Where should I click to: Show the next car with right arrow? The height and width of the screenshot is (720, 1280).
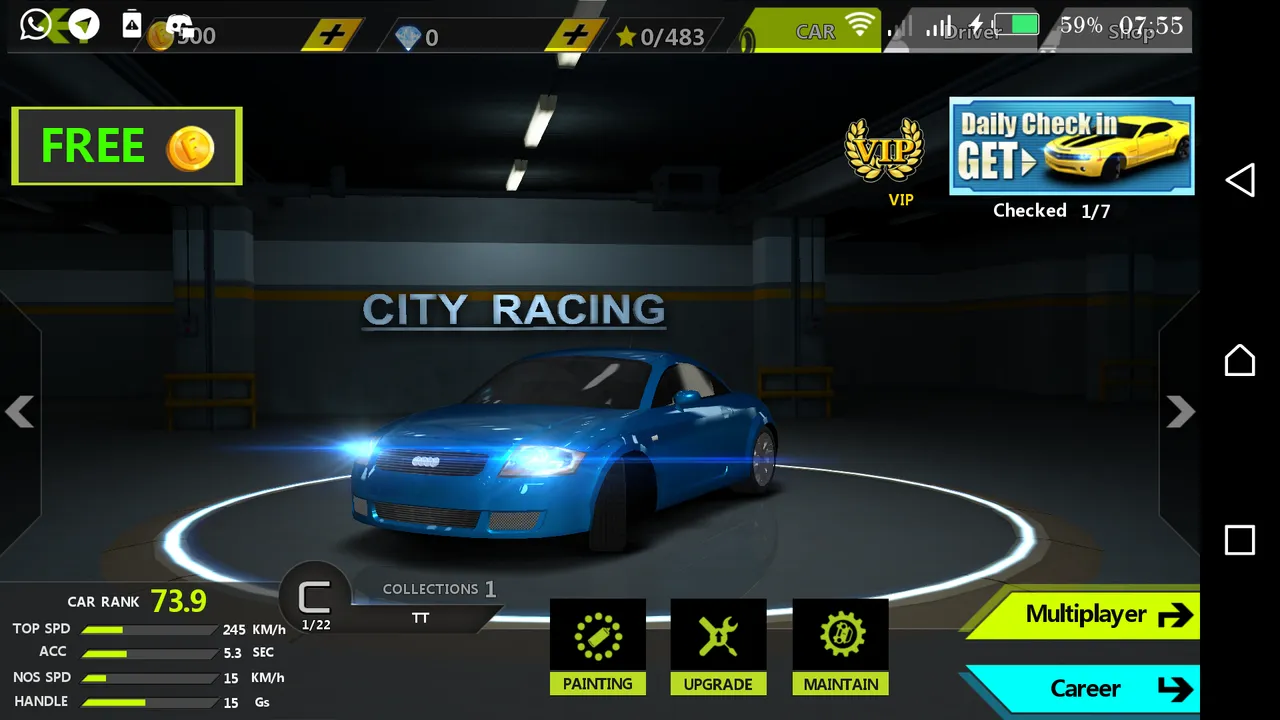pos(1180,411)
